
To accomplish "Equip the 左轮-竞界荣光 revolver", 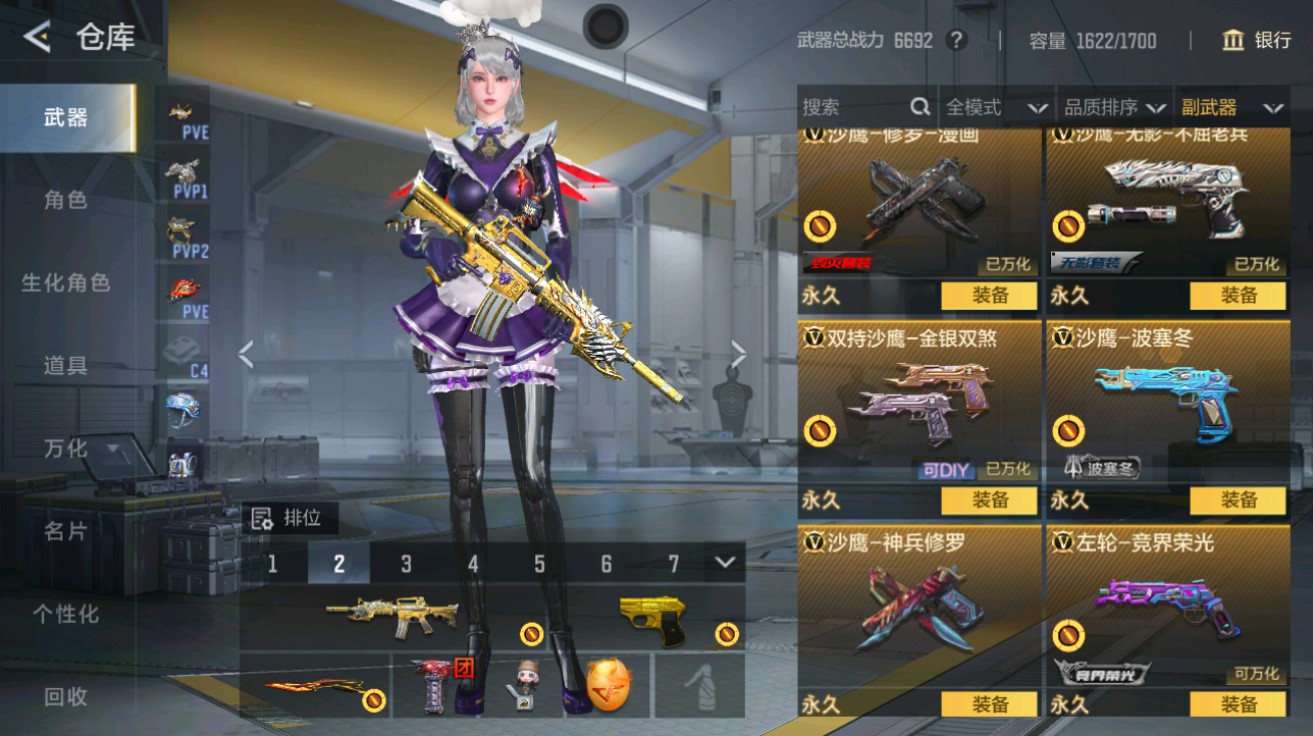I will point(1240,703).
